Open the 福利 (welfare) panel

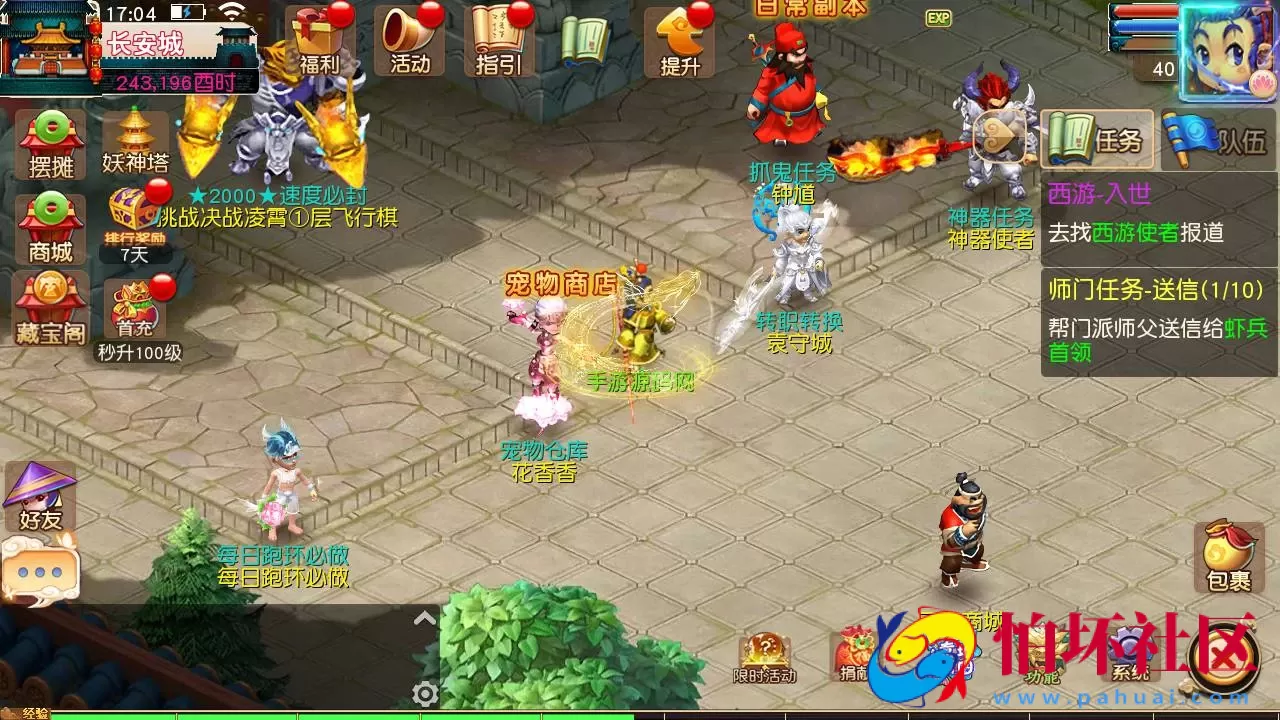click(x=318, y=40)
